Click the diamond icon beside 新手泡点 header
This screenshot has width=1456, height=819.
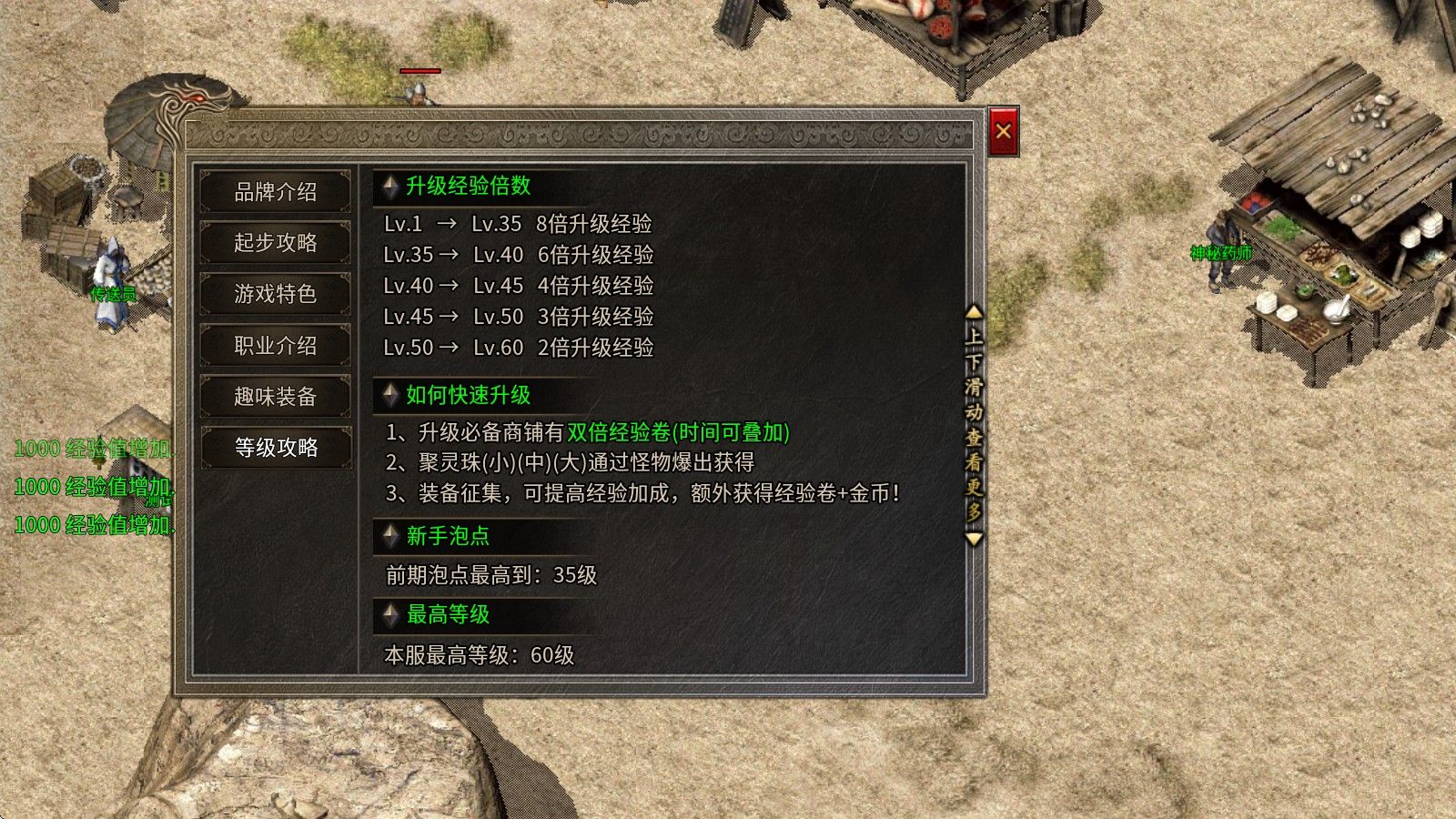coord(390,537)
